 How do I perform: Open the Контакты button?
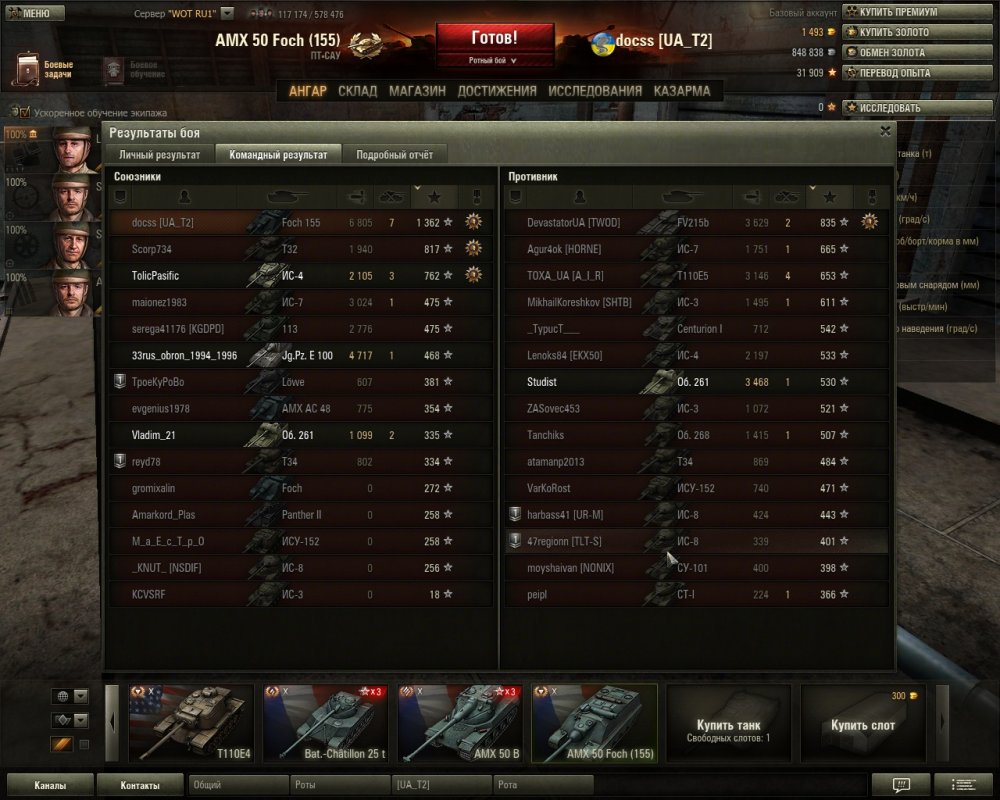[x=140, y=786]
